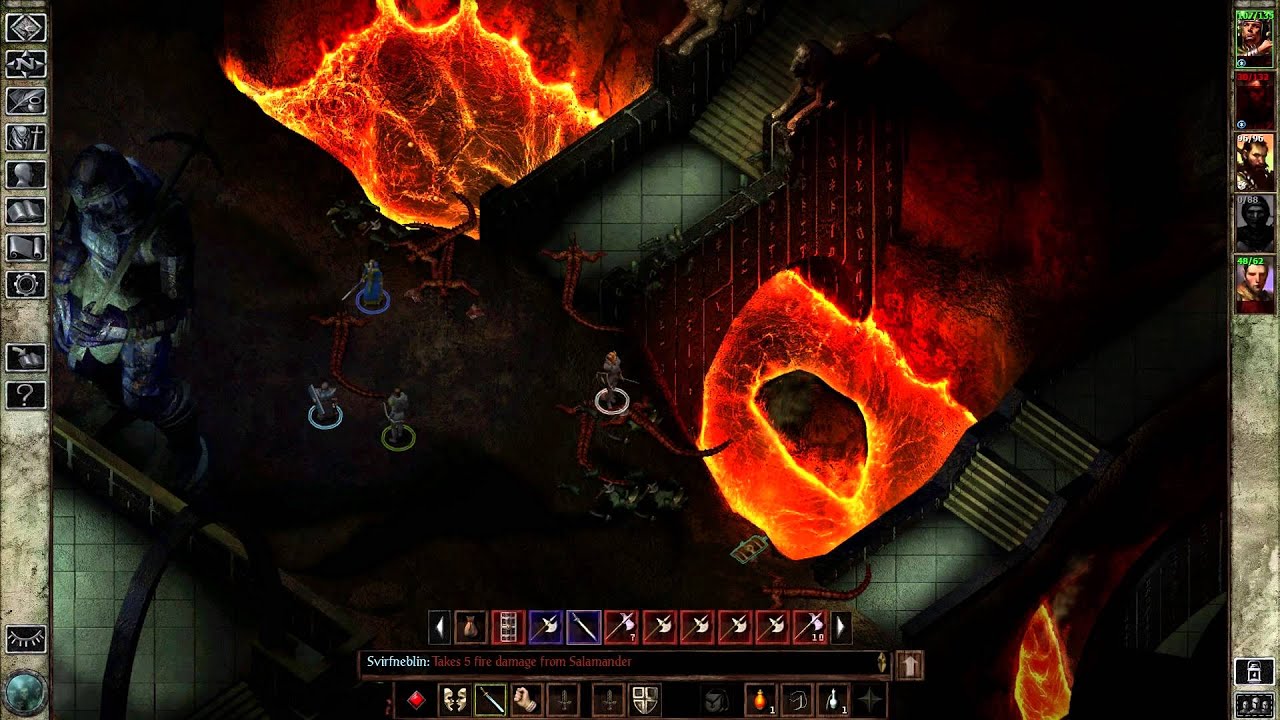This screenshot has width=1280, height=720.
Task: Select the sword attack action
Action: pyautogui.click(x=490, y=699)
